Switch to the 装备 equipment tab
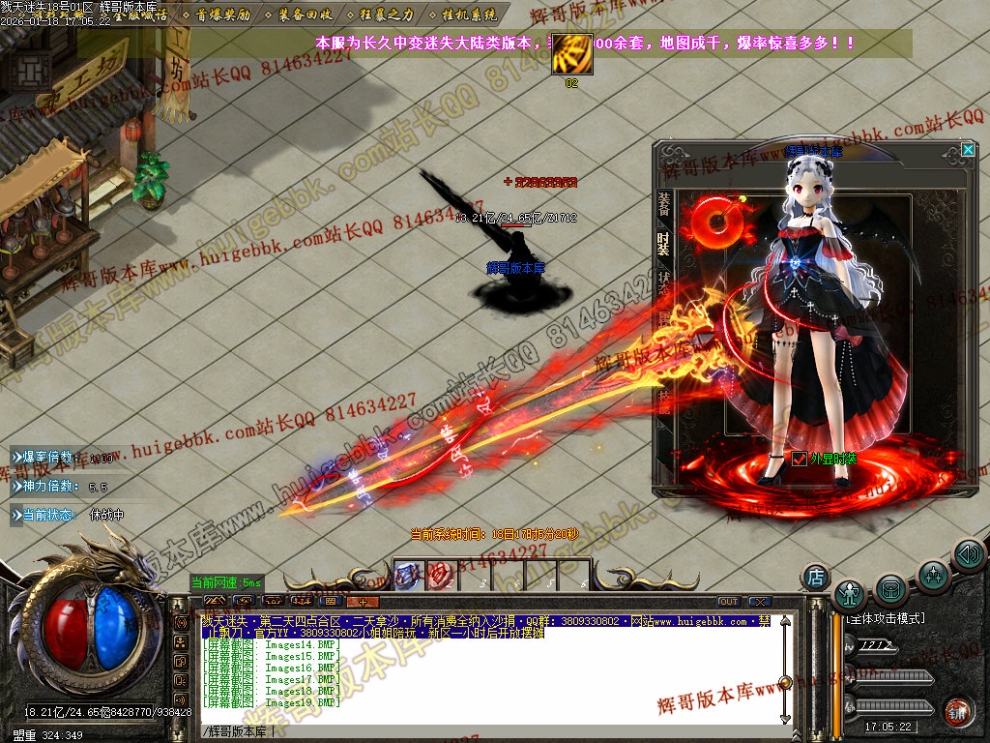This screenshot has height=743, width=990. pyautogui.click(x=664, y=204)
